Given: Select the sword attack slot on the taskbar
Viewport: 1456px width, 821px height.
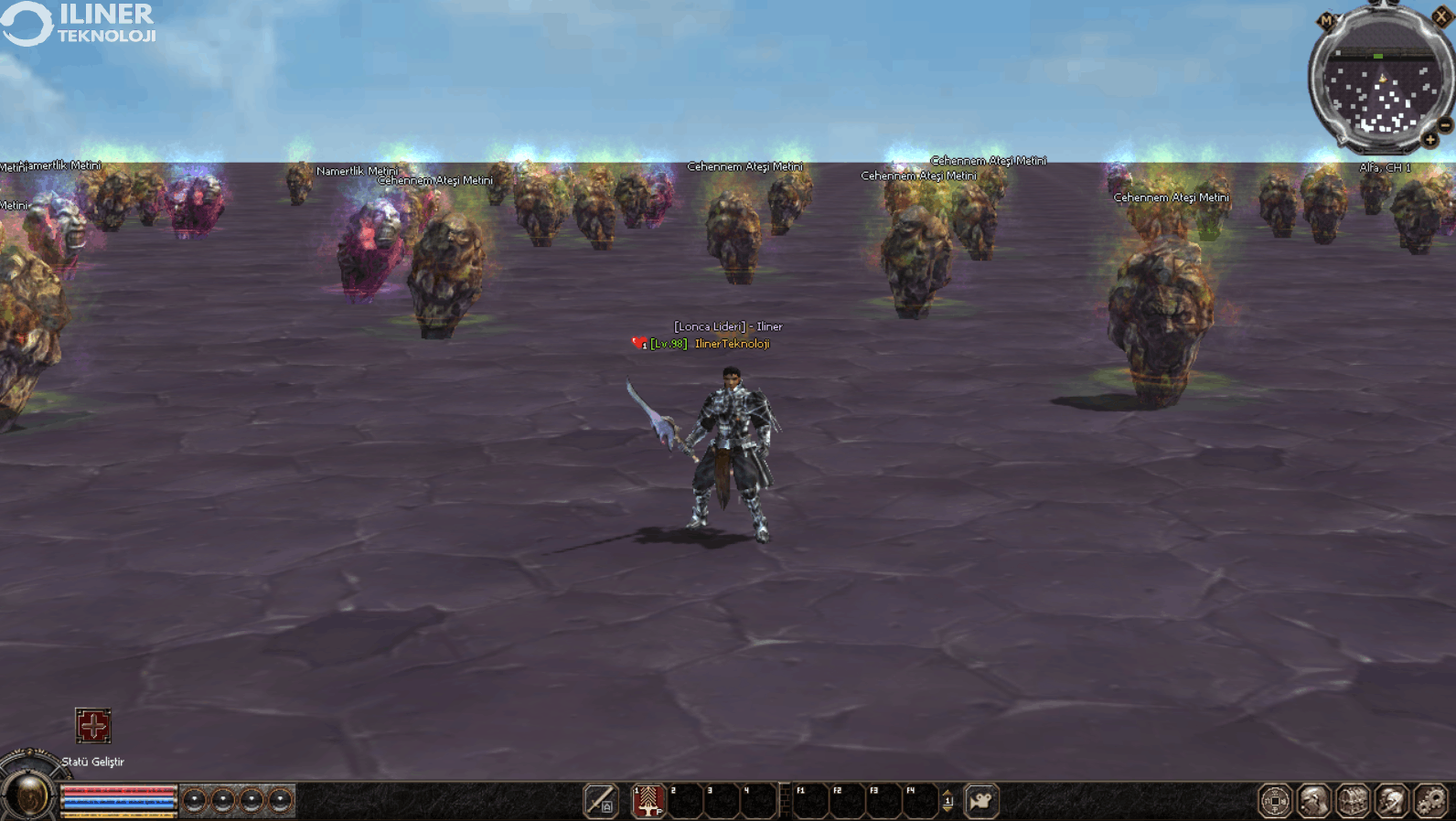Looking at the screenshot, I should [601, 801].
